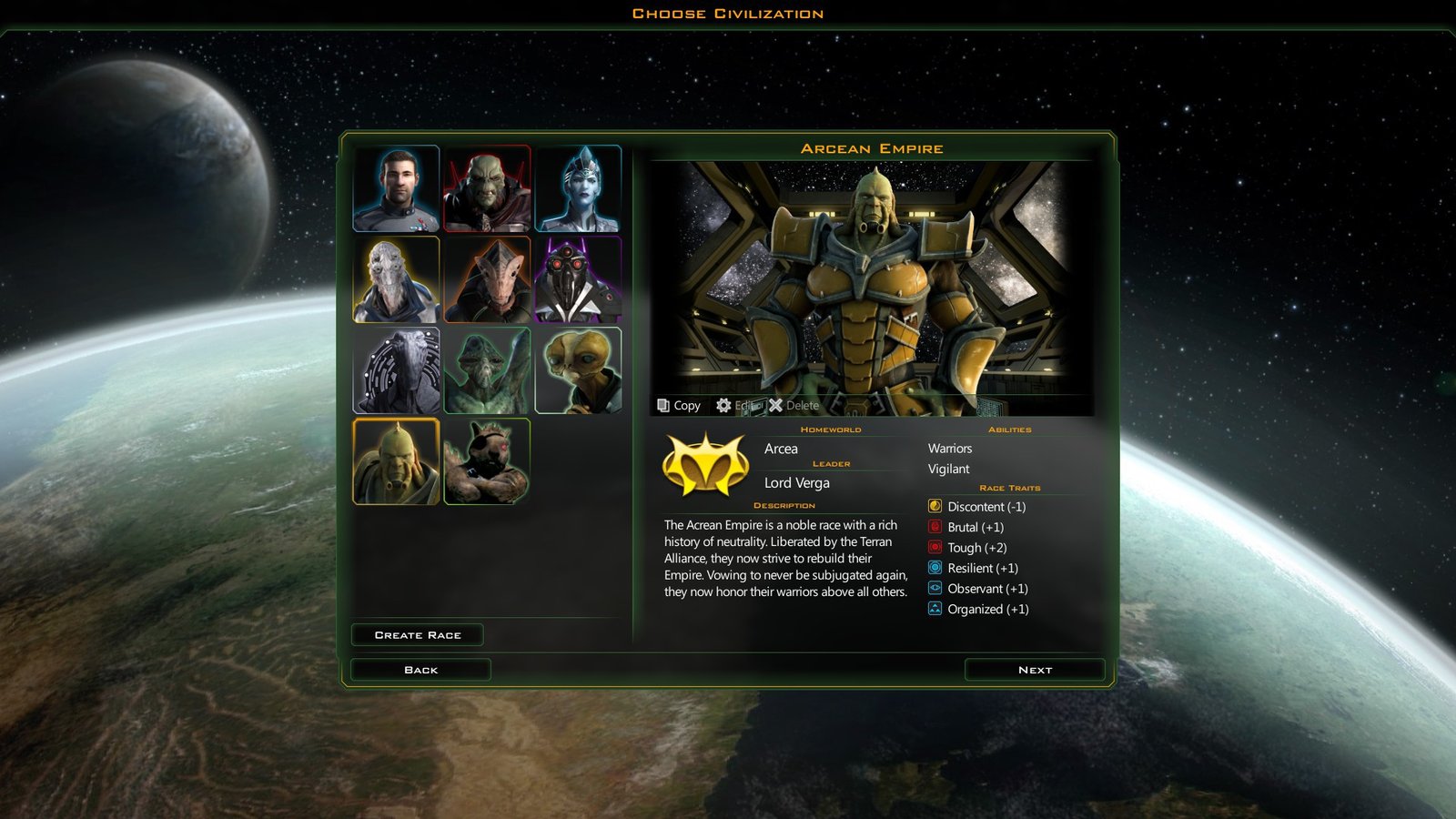The height and width of the screenshot is (819, 1456).
Task: Pick the dark tentacled machine portrait
Action: point(396,371)
